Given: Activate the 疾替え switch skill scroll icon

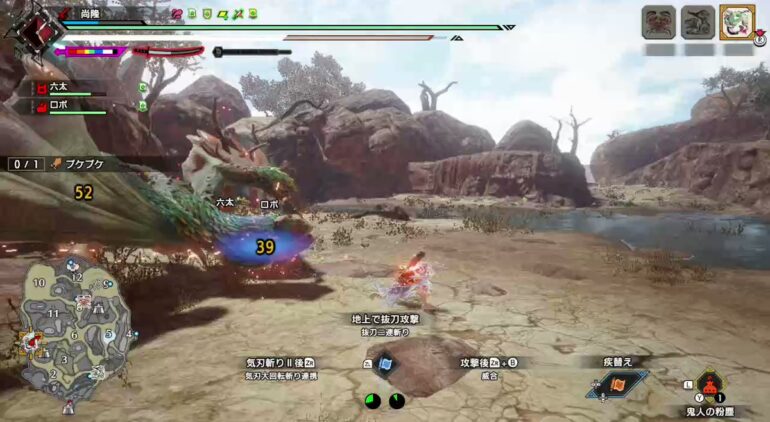Looking at the screenshot, I should click(x=617, y=385).
